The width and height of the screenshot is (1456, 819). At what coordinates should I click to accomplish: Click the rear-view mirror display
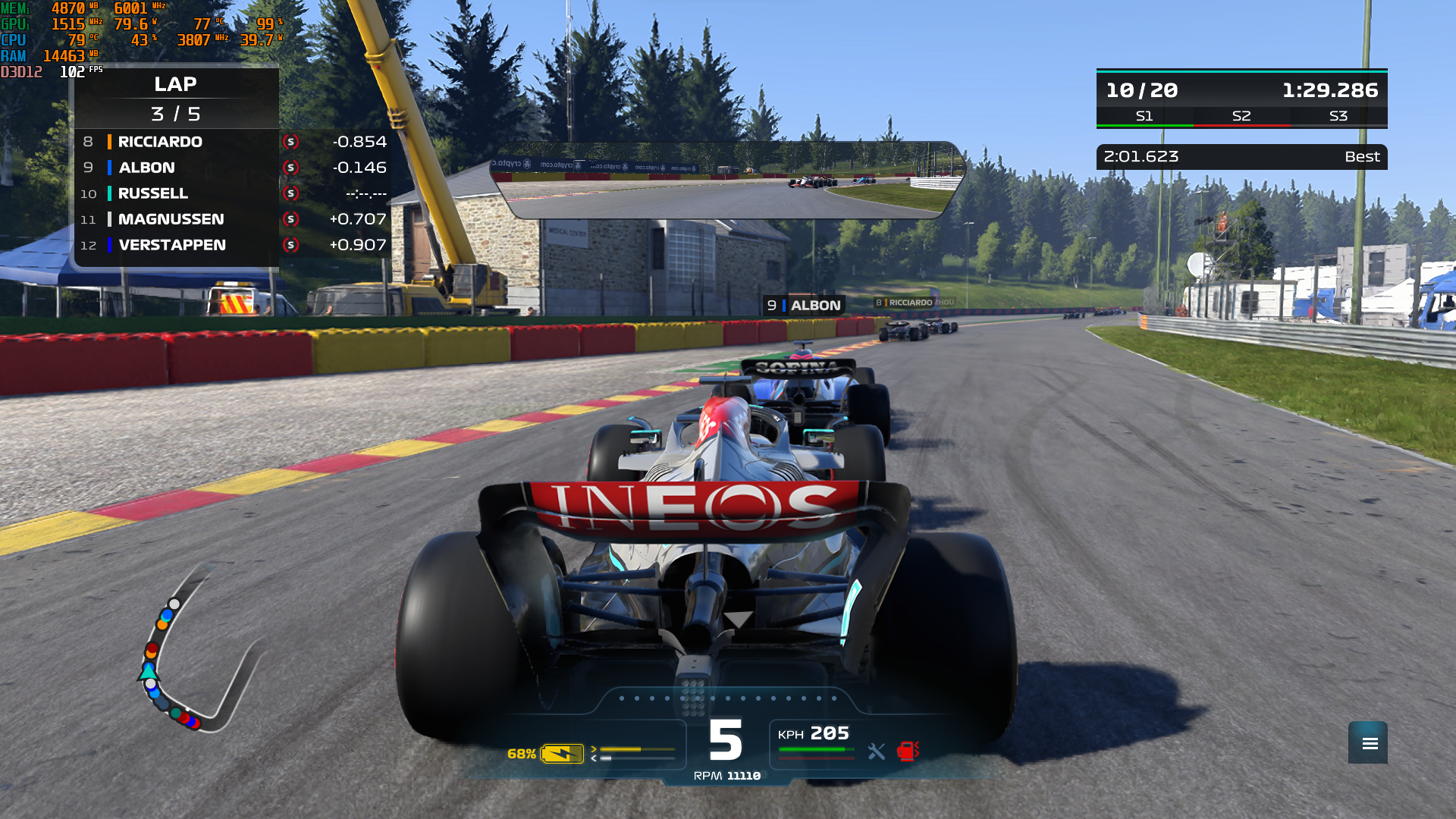tap(726, 180)
